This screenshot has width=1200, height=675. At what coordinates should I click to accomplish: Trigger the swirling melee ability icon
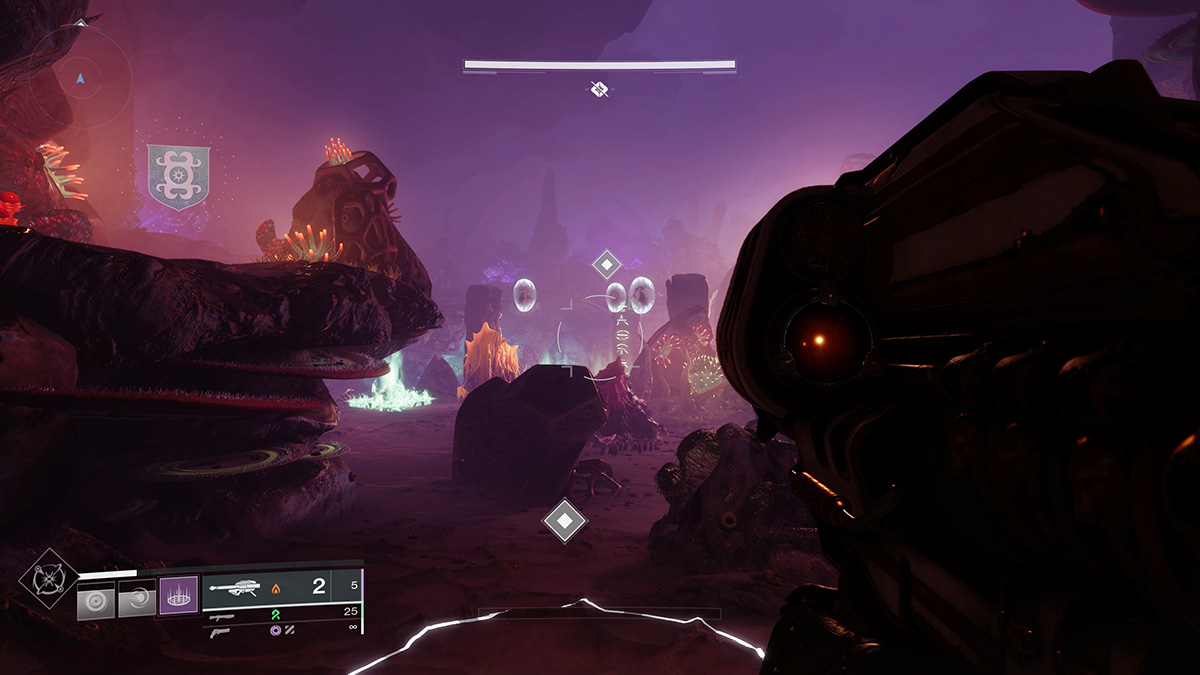[x=137, y=600]
